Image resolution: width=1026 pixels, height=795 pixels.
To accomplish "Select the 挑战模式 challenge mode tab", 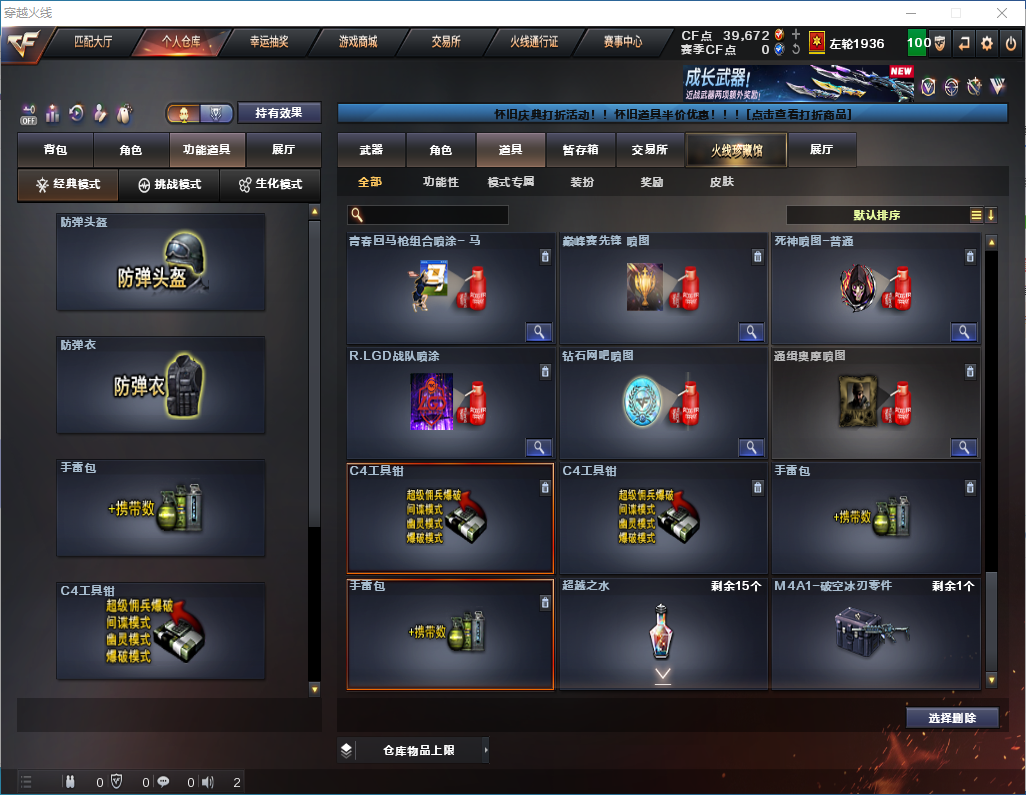I will 170,185.
